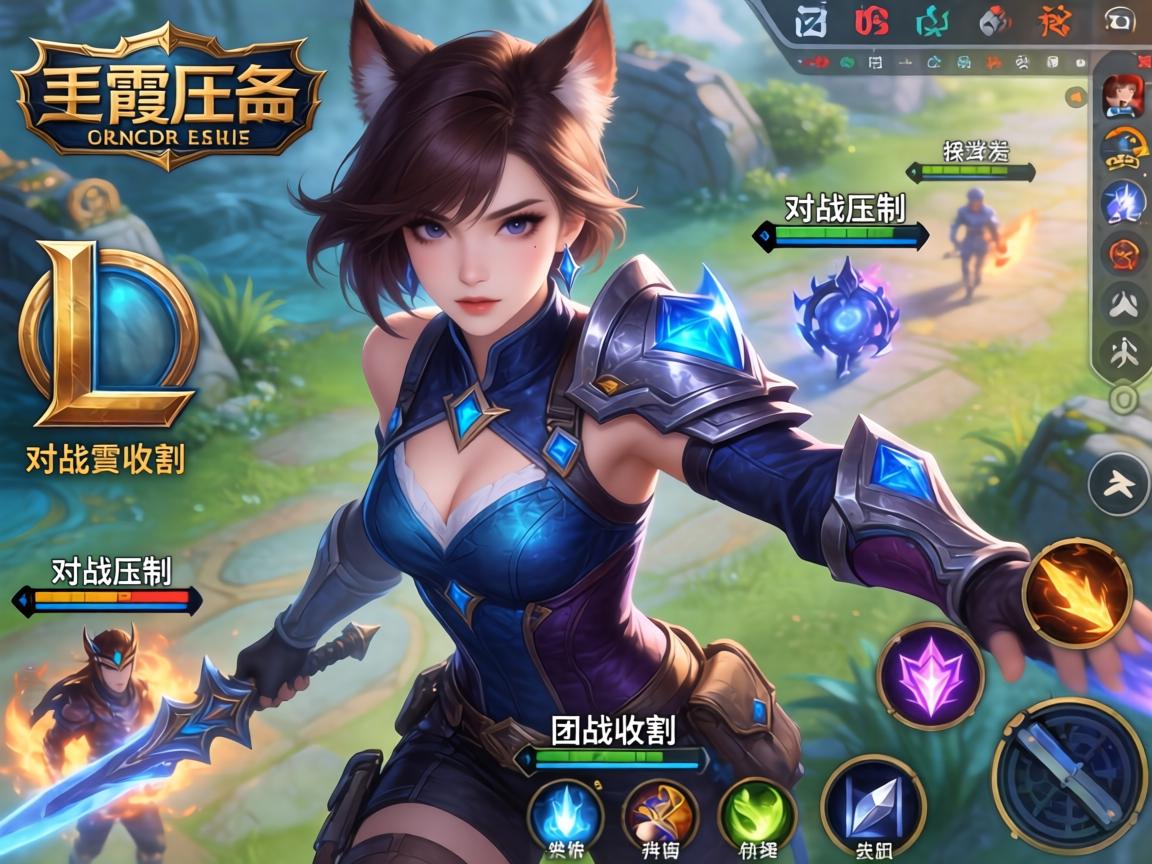The width and height of the screenshot is (1152, 864).
Task: Select the gray and red fist top-bar icon
Action: tap(994, 22)
